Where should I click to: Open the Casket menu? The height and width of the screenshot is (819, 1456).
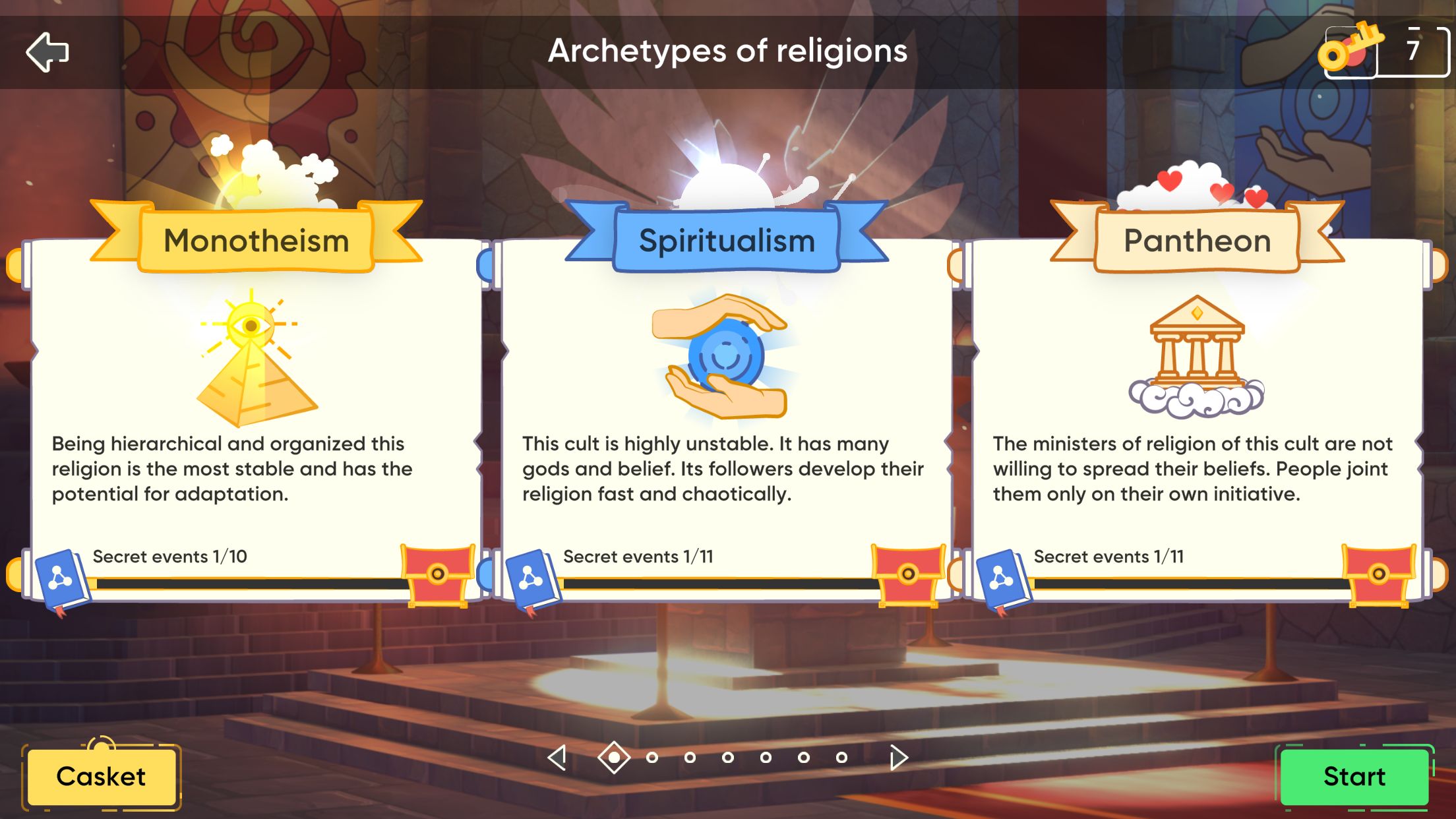(x=102, y=777)
